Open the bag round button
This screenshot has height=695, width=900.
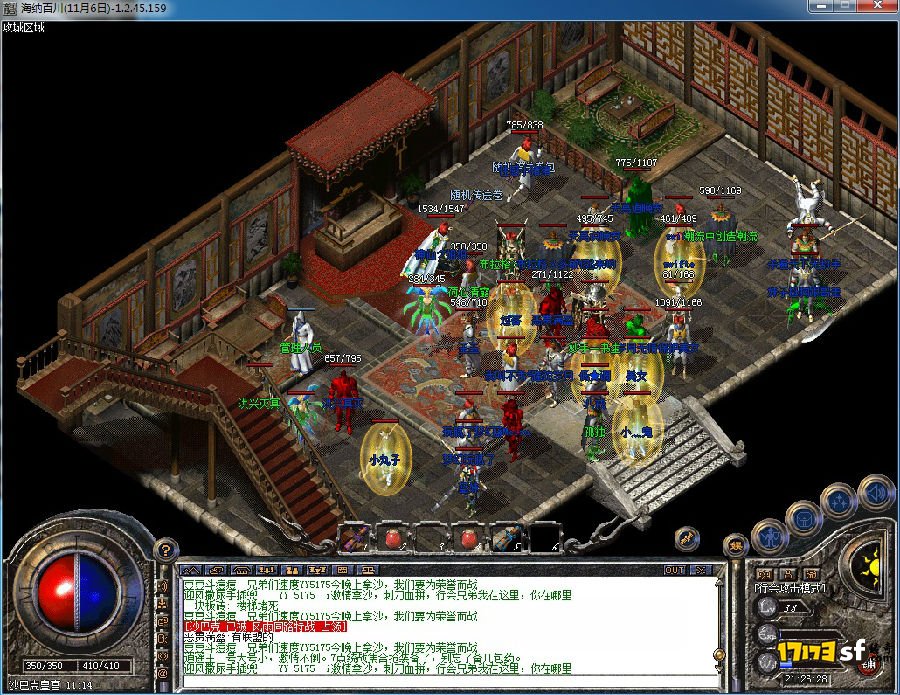point(804,517)
